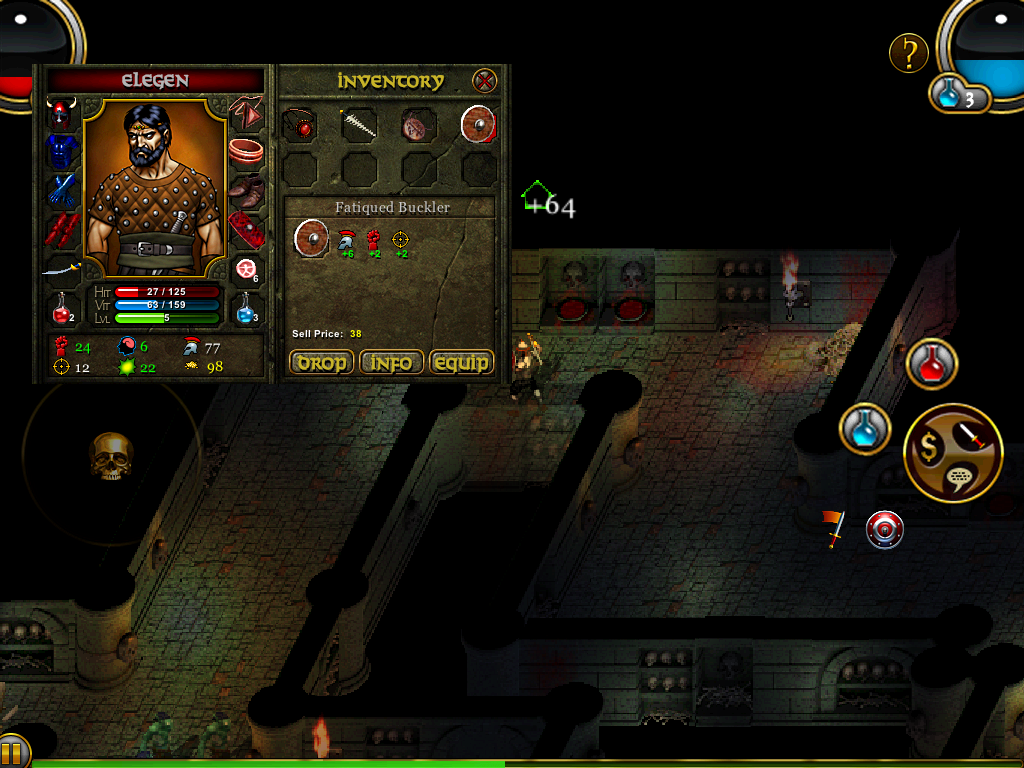
Task: Use the blue mana potion quick button
Action: pyautogui.click(x=865, y=429)
